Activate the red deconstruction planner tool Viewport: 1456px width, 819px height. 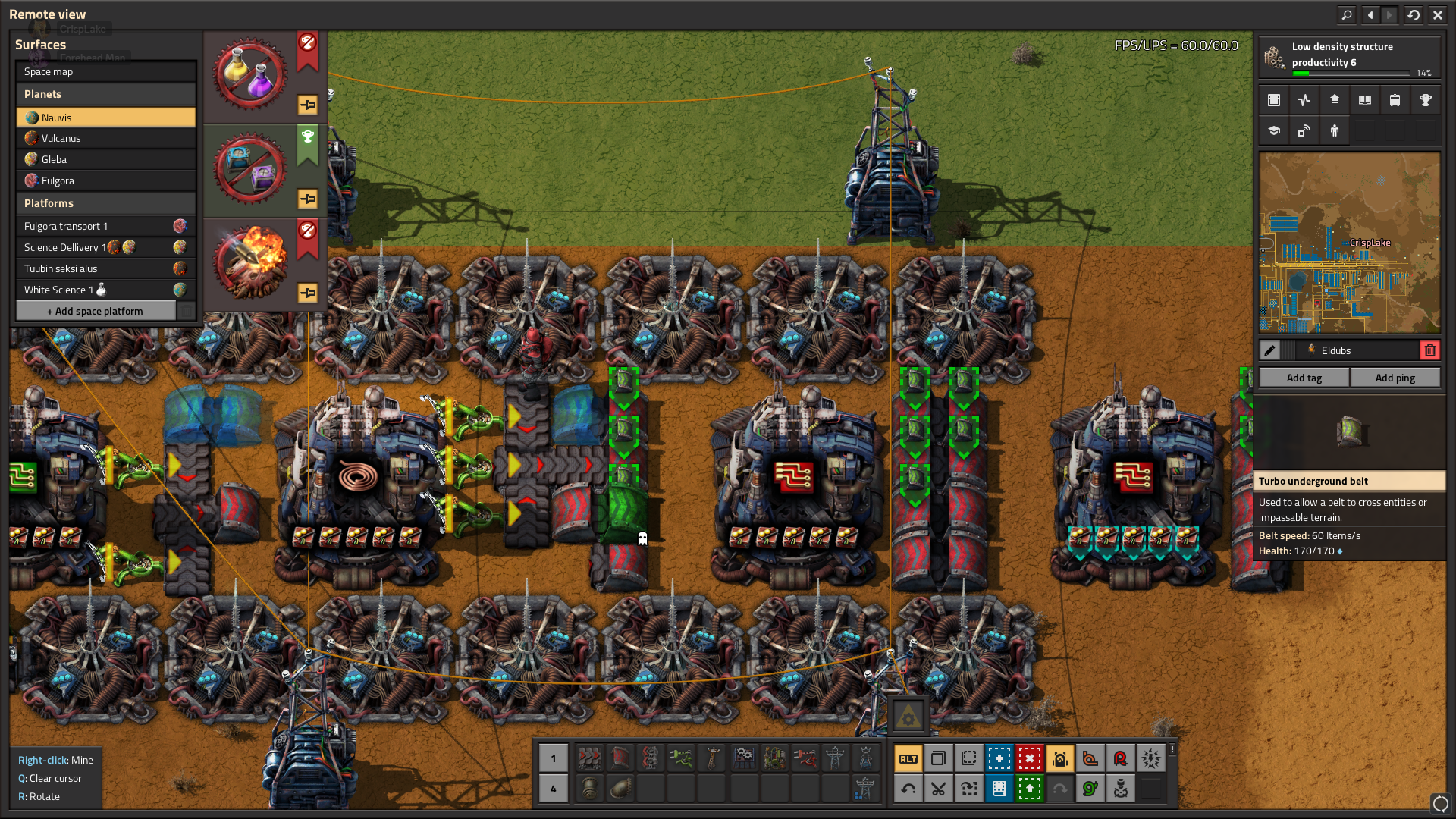[1029, 758]
